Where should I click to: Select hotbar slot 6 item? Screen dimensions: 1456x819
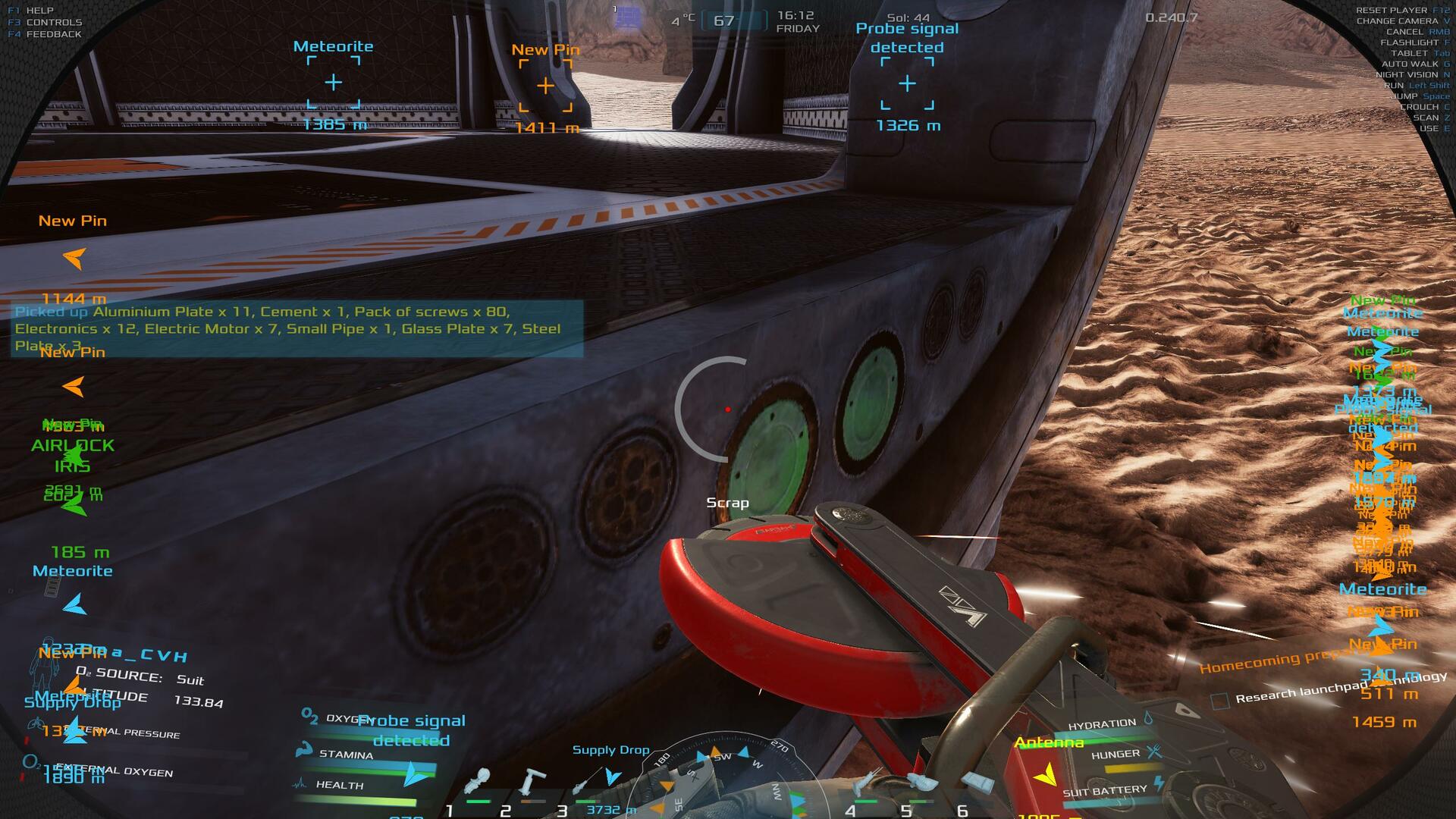977,784
